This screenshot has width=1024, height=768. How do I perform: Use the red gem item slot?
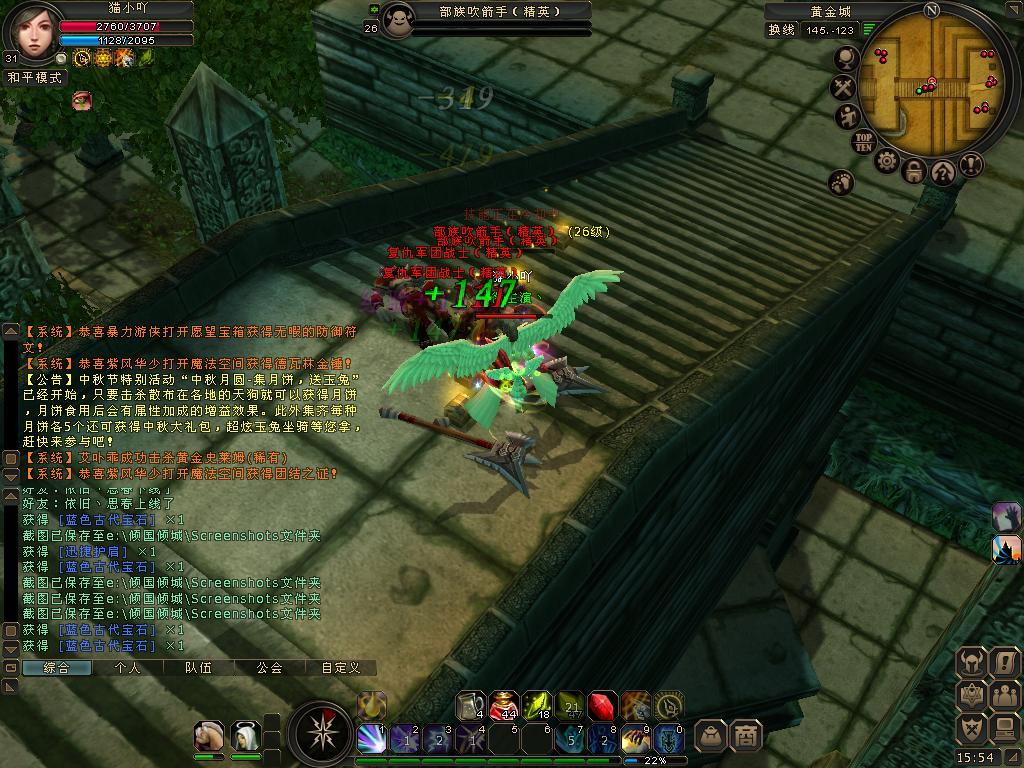tap(602, 705)
